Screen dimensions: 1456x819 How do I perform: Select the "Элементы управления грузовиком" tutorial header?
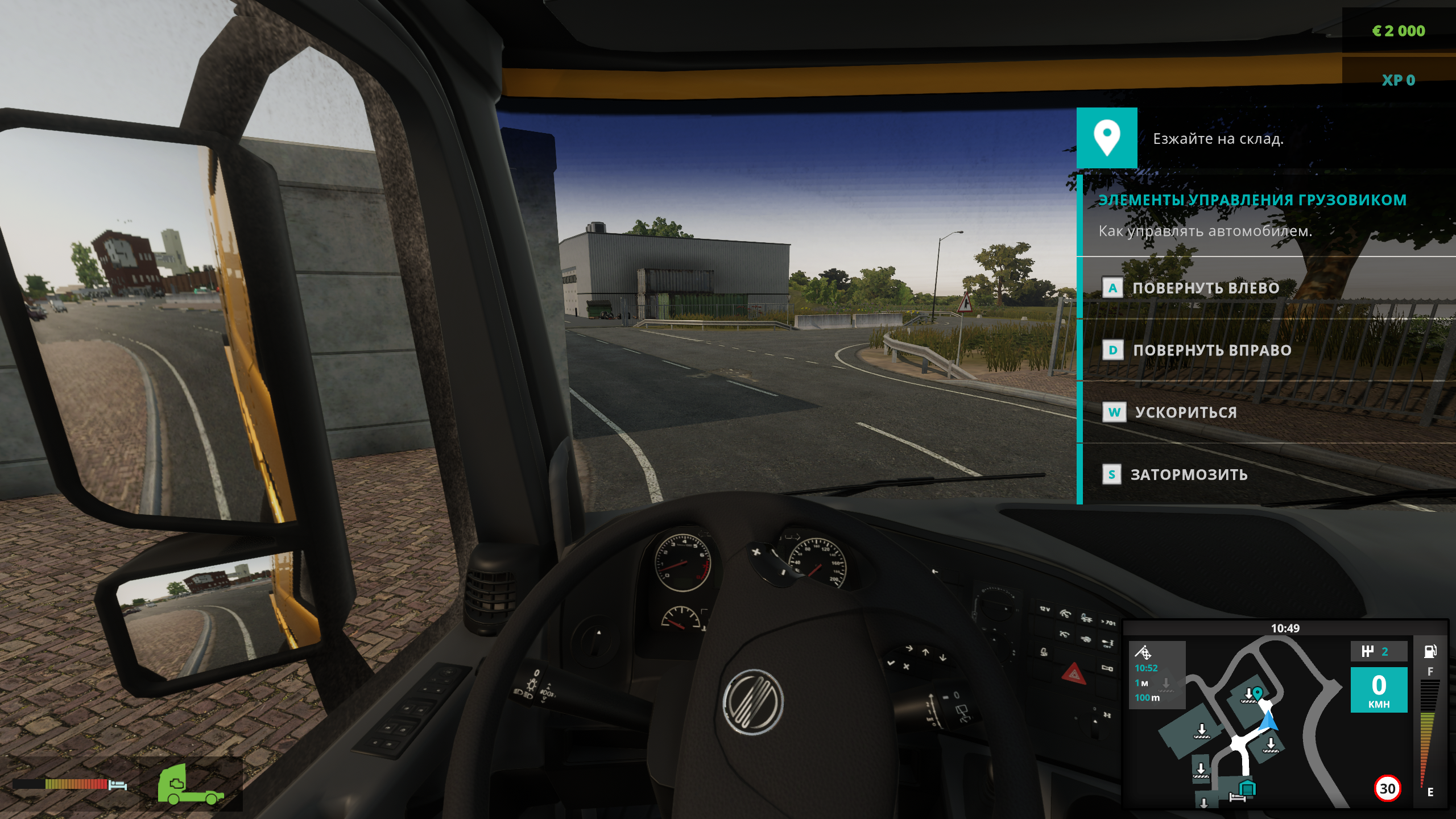click(1252, 200)
